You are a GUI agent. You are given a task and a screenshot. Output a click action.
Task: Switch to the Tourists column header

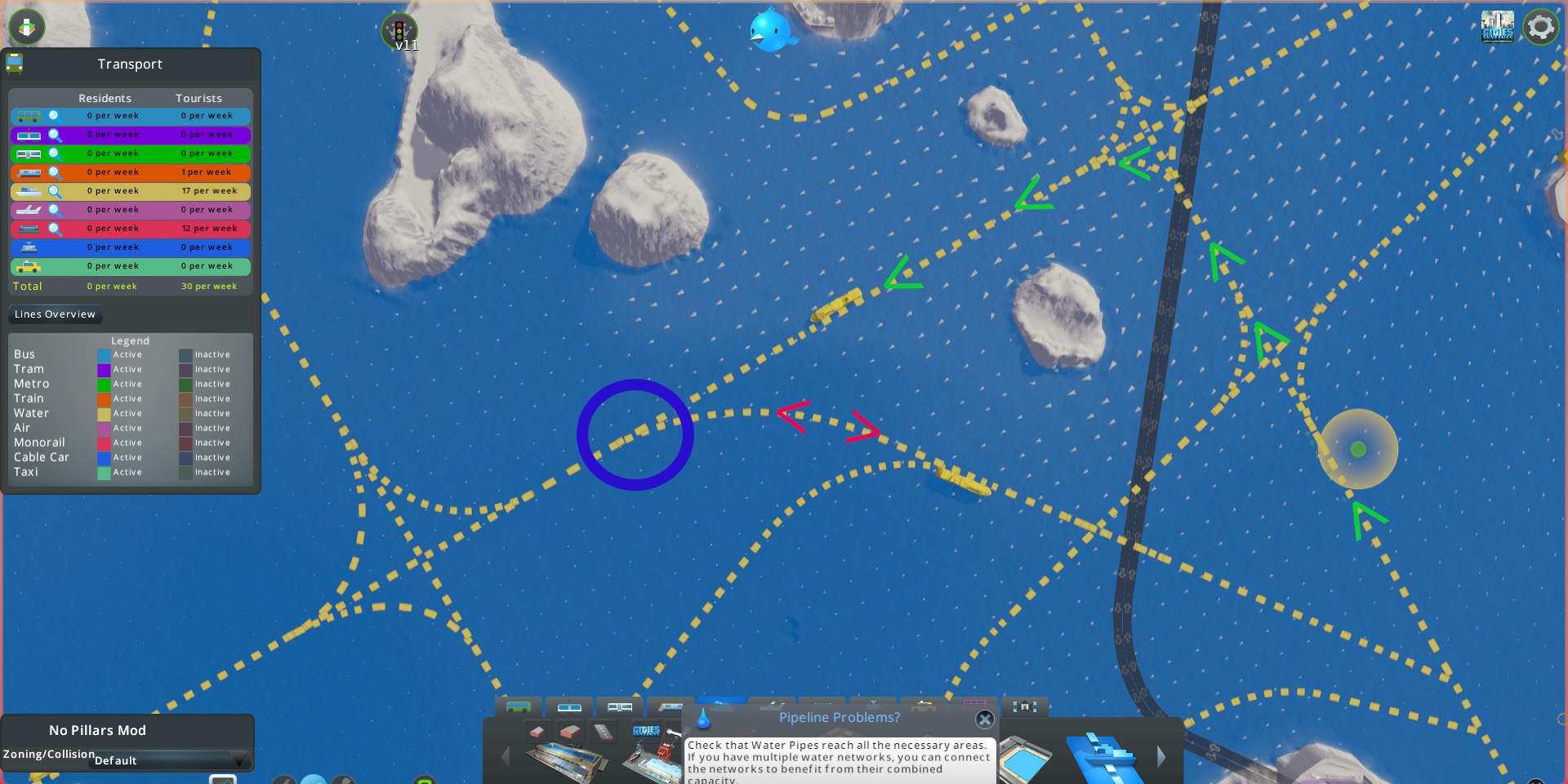198,98
